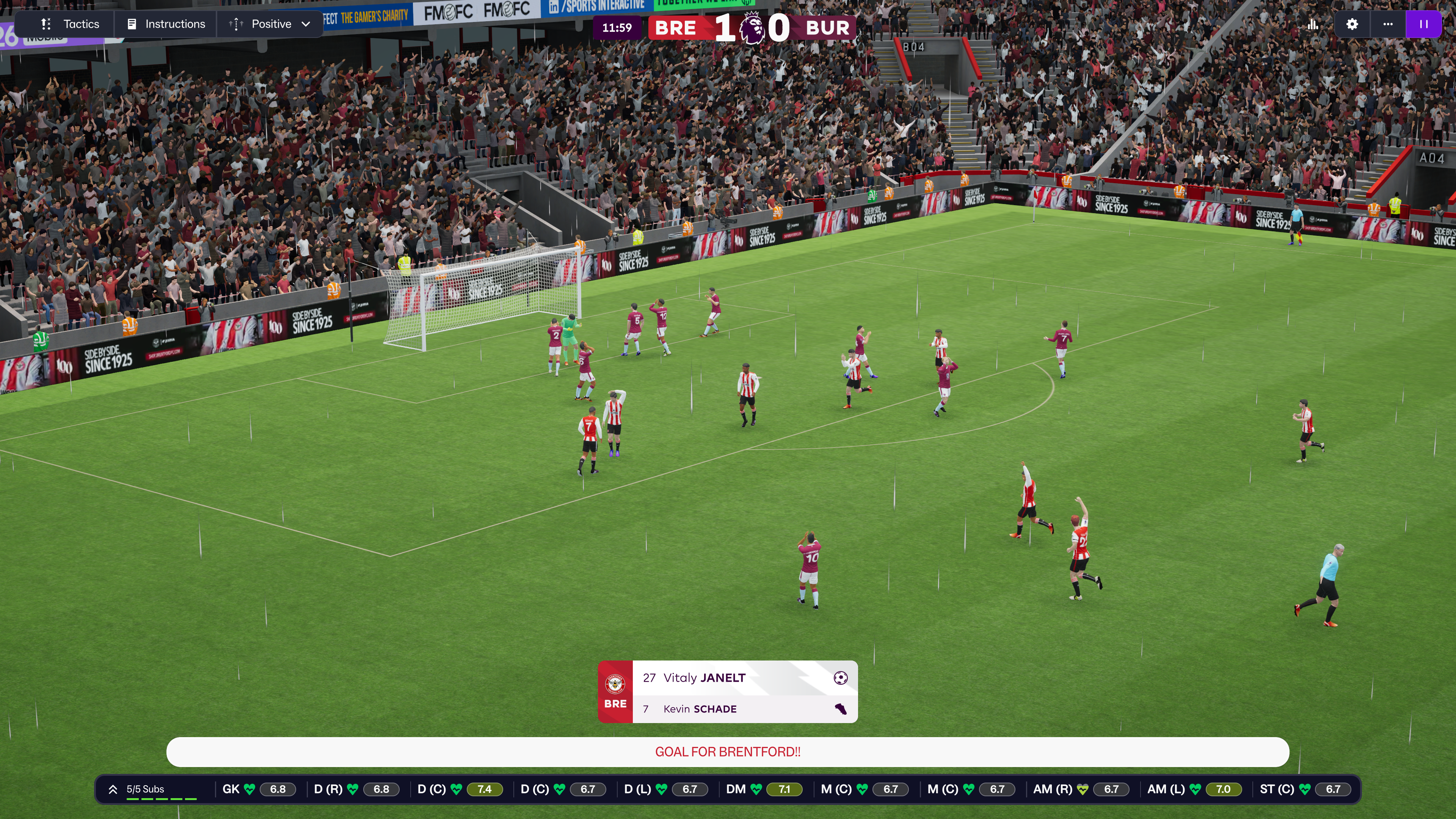Select the D (L) player slot
The image size is (1456, 819).
tap(665, 789)
